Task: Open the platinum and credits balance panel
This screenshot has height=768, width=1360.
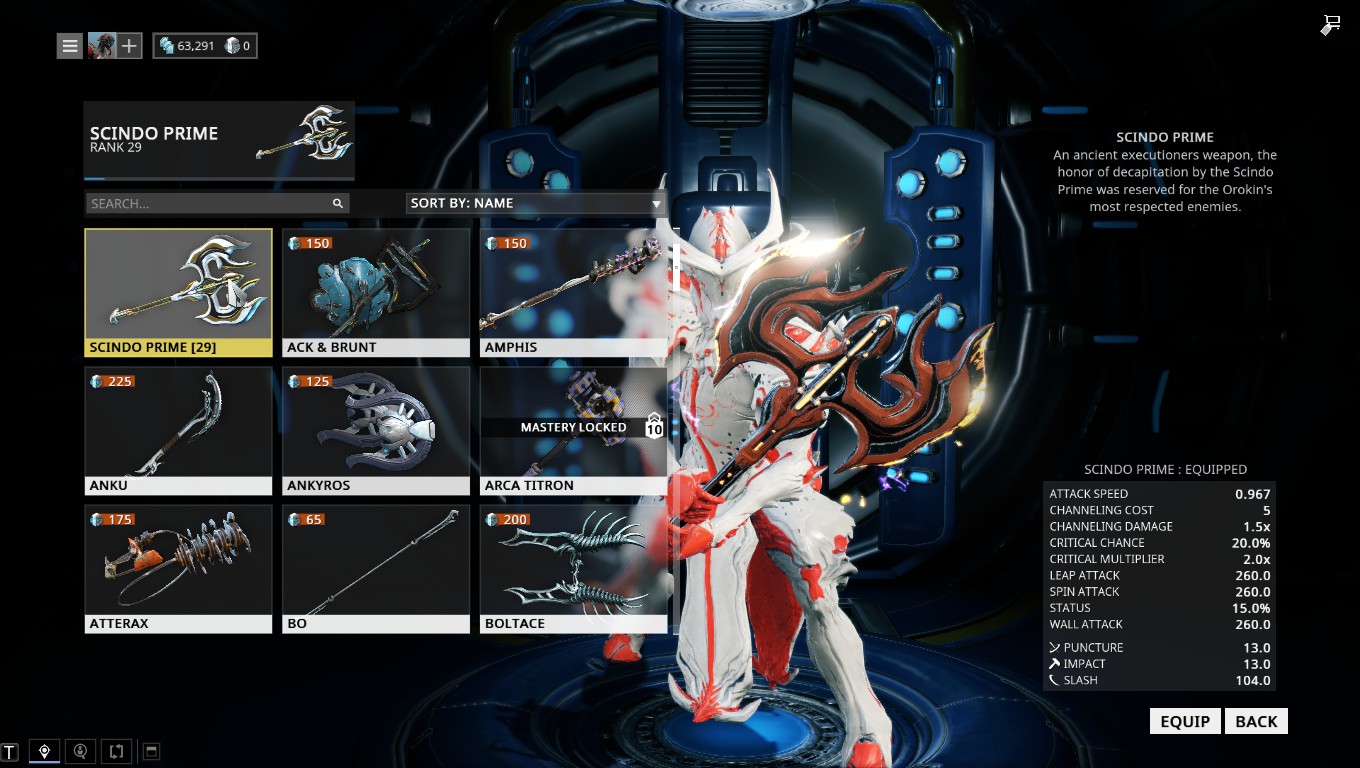Action: (205, 46)
